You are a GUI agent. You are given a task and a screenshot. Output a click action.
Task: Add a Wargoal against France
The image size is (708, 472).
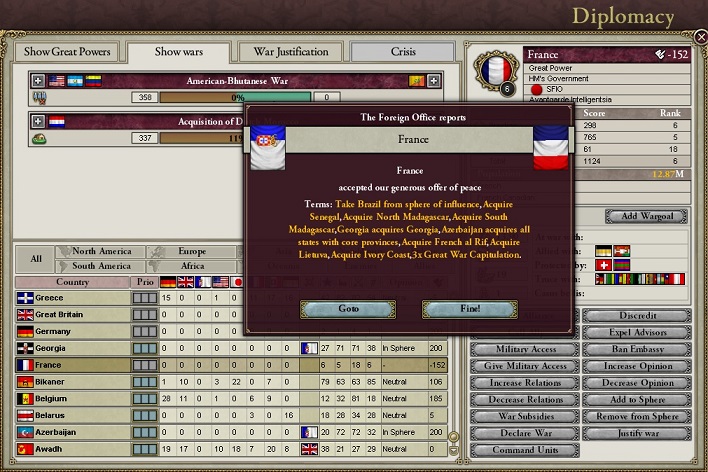(x=646, y=216)
